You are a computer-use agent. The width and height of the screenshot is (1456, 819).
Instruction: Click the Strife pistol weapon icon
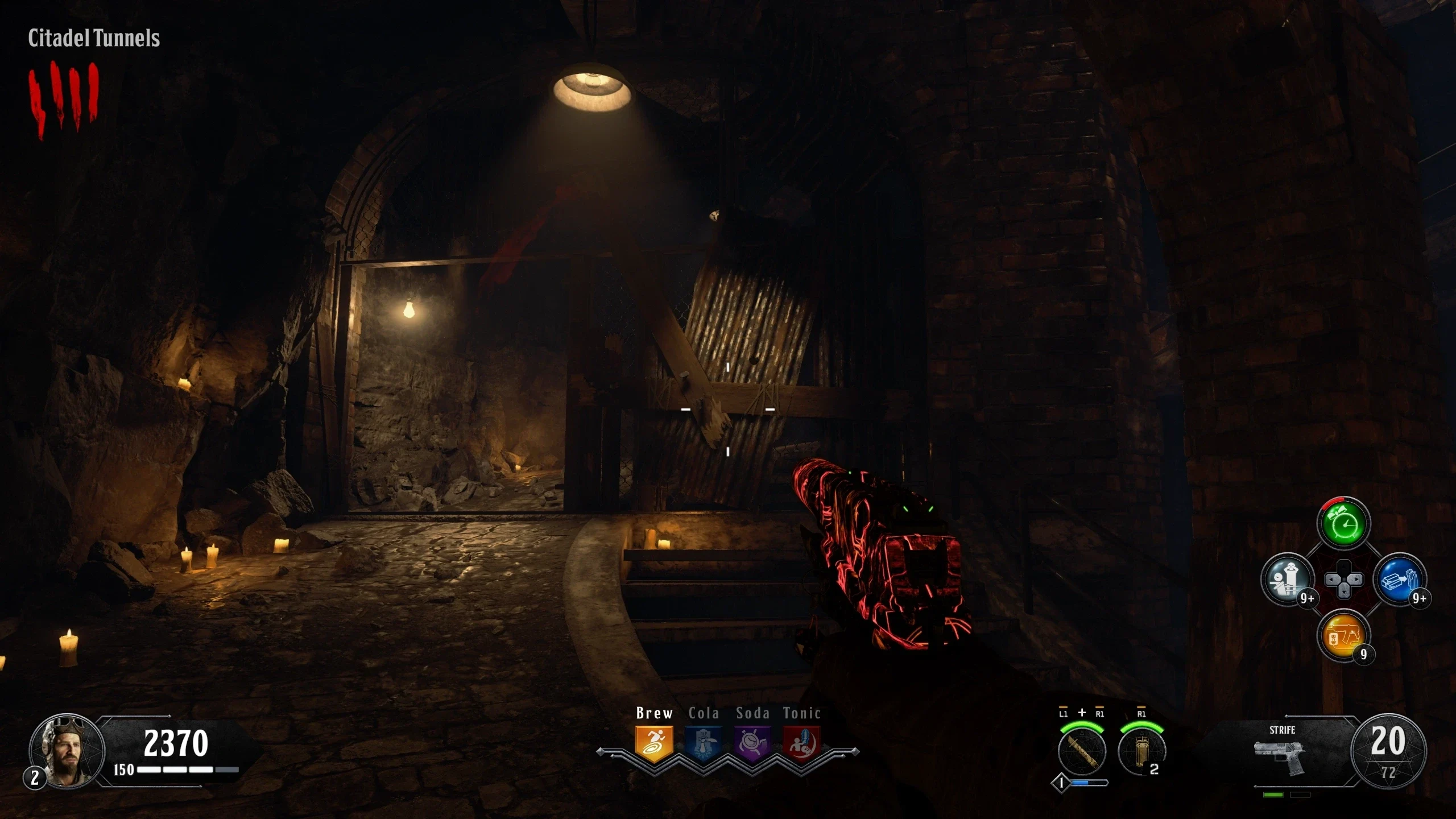[x=1280, y=755]
